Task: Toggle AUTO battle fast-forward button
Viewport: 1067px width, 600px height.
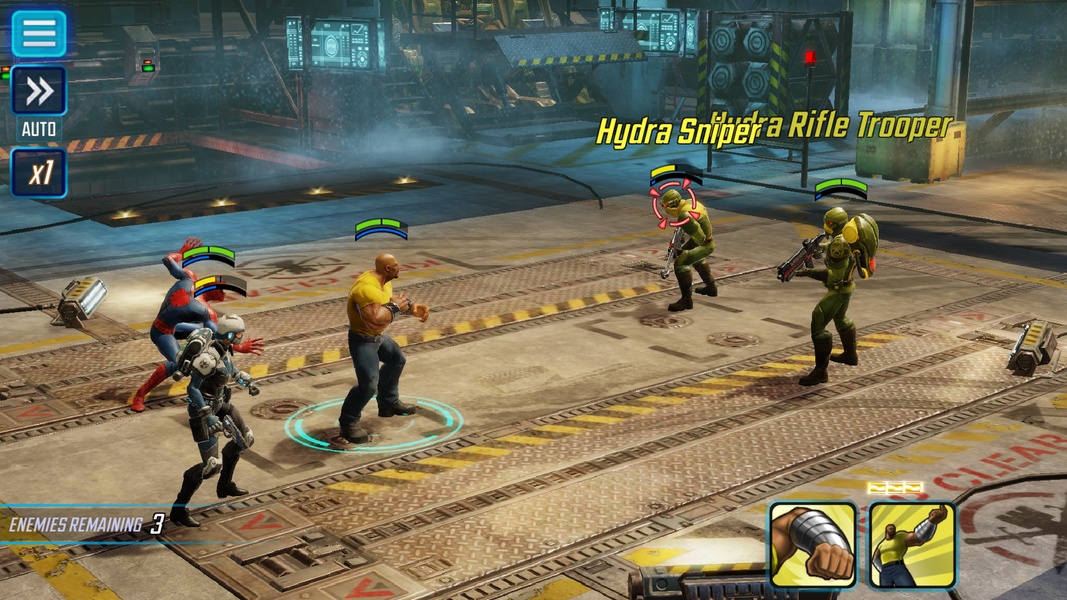Action: [x=39, y=92]
